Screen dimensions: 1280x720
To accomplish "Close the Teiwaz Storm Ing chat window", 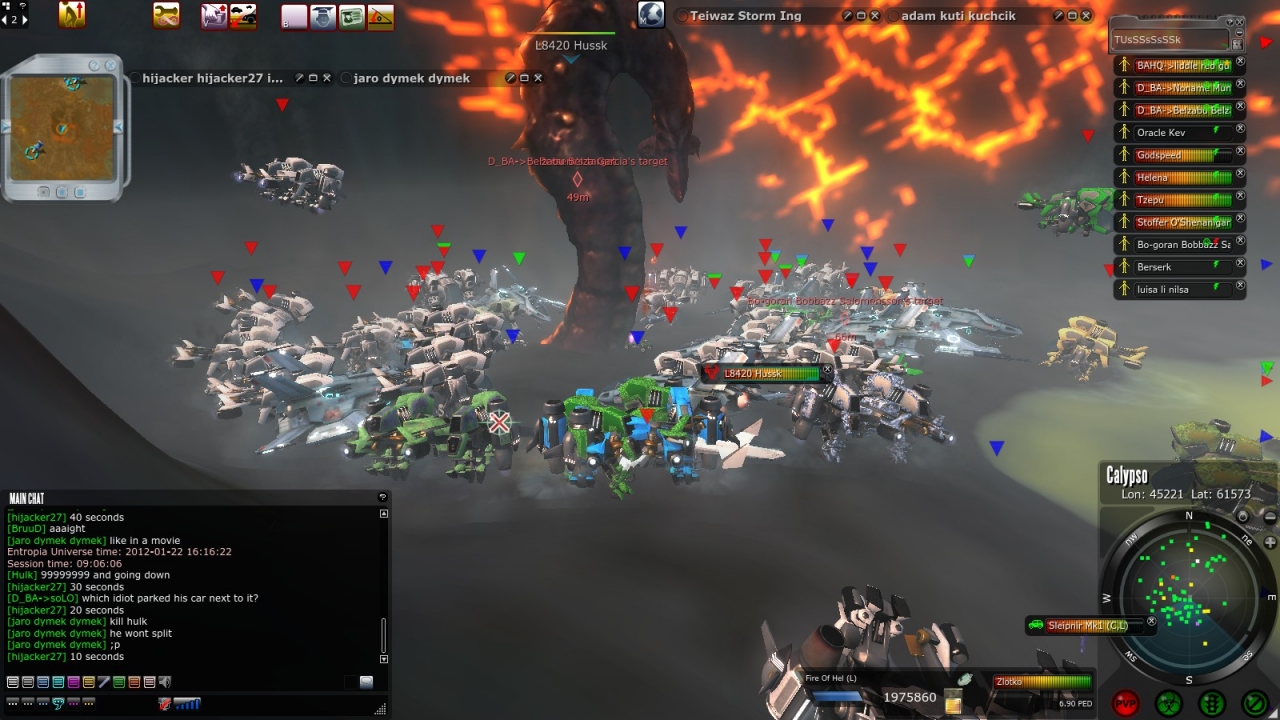I will click(x=875, y=16).
